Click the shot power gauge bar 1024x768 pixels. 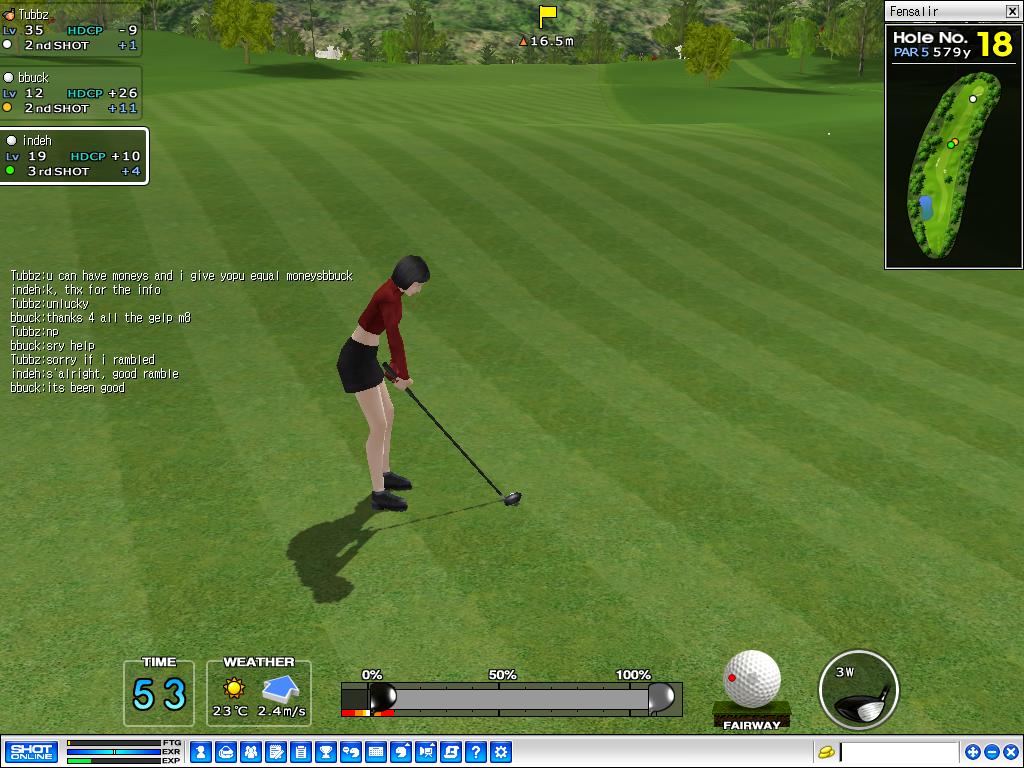[512, 697]
